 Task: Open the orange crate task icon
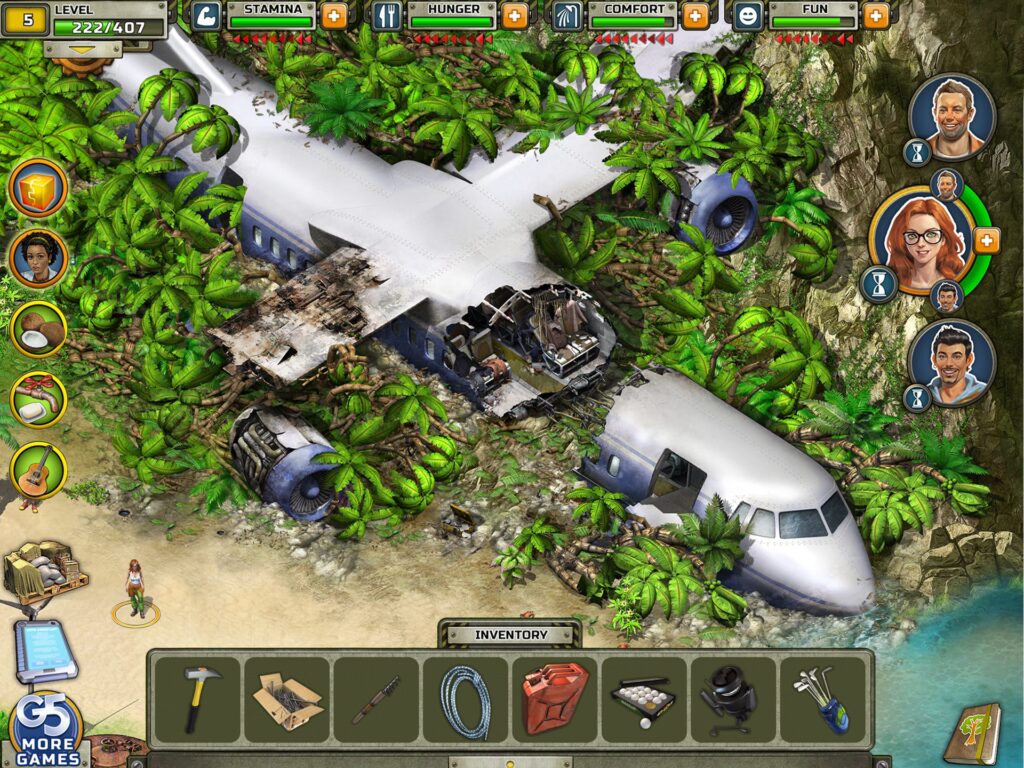click(x=39, y=187)
